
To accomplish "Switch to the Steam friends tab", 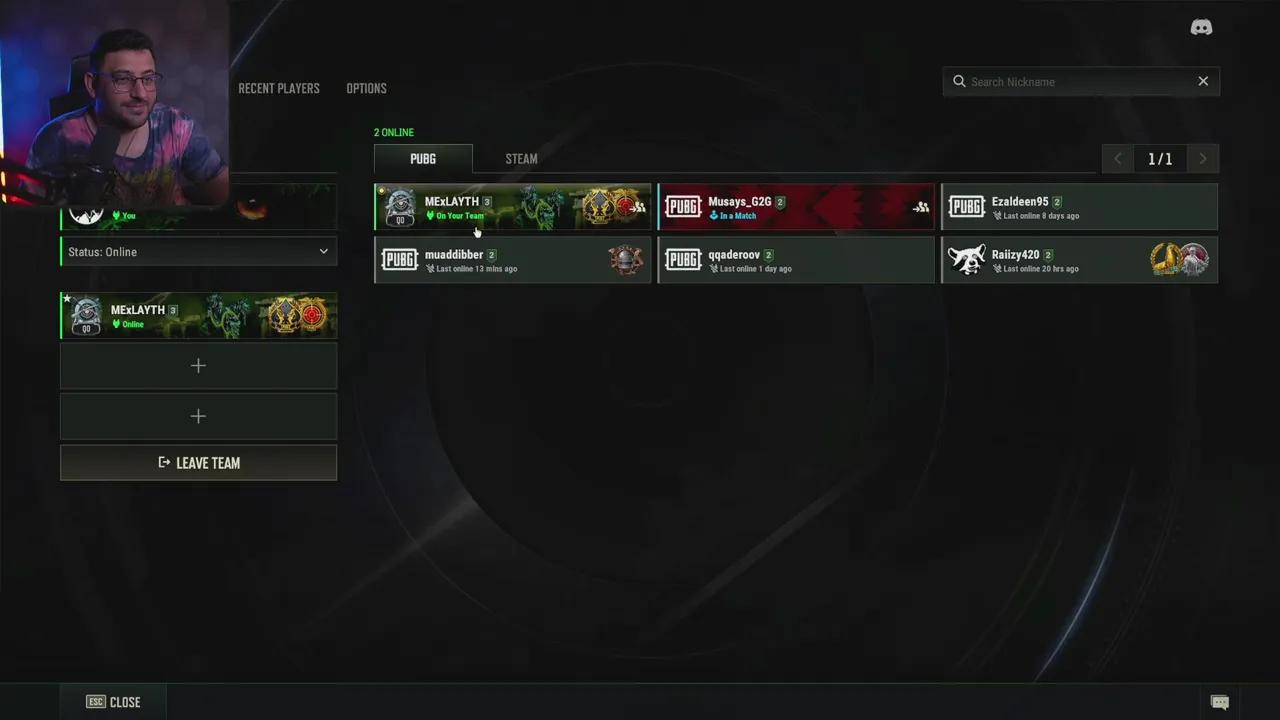I will (x=521, y=159).
